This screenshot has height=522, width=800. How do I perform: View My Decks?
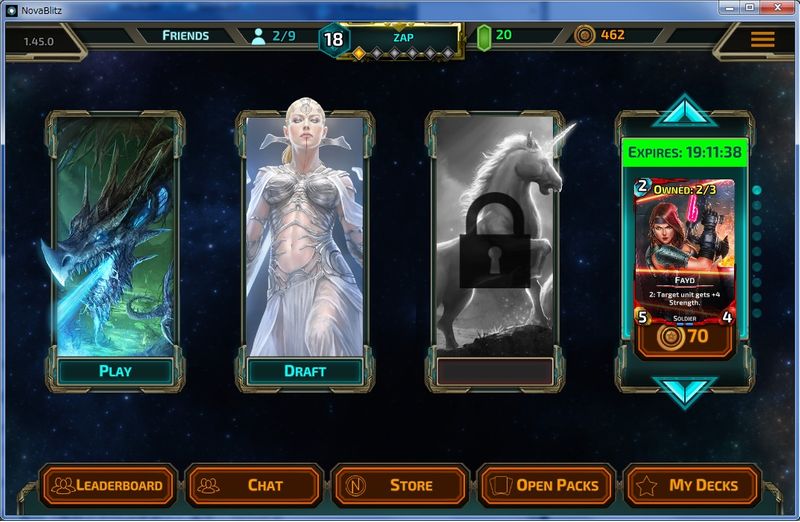tap(692, 486)
